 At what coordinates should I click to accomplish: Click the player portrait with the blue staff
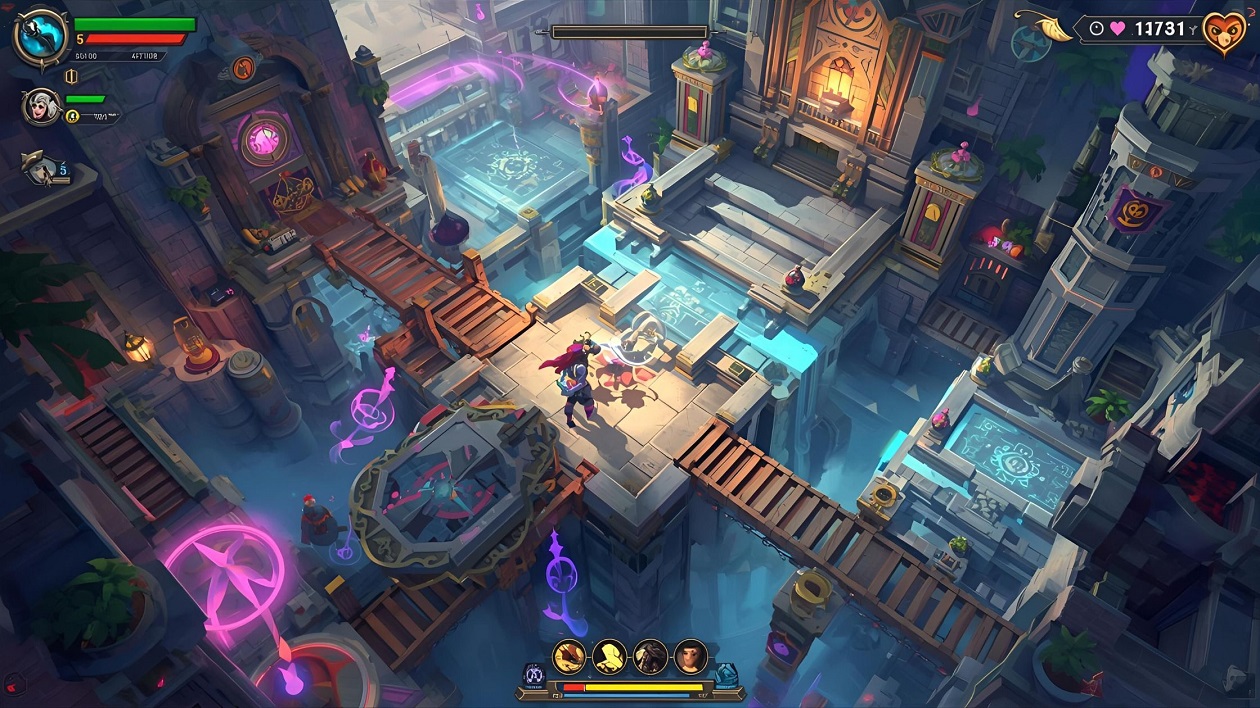(40, 37)
